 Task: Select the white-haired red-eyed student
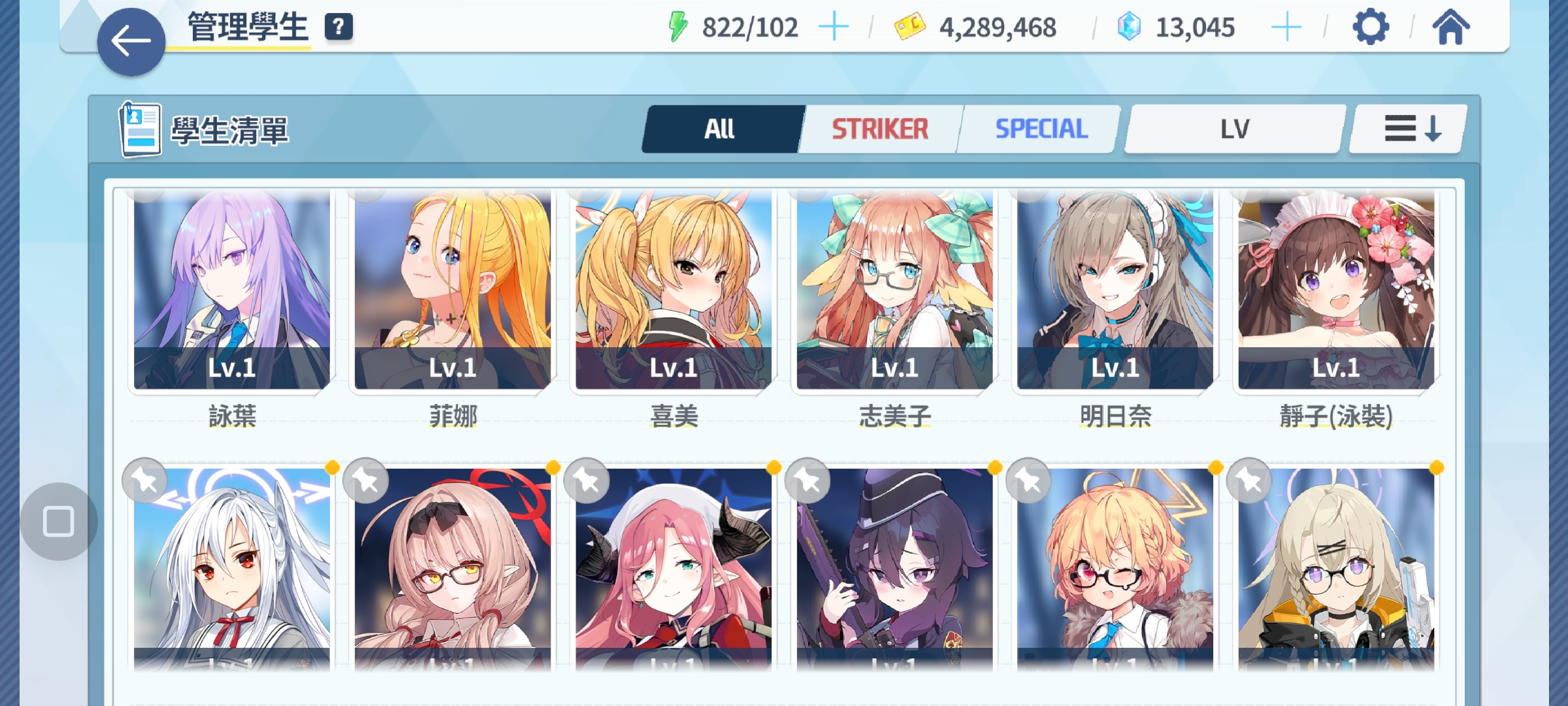point(232,569)
